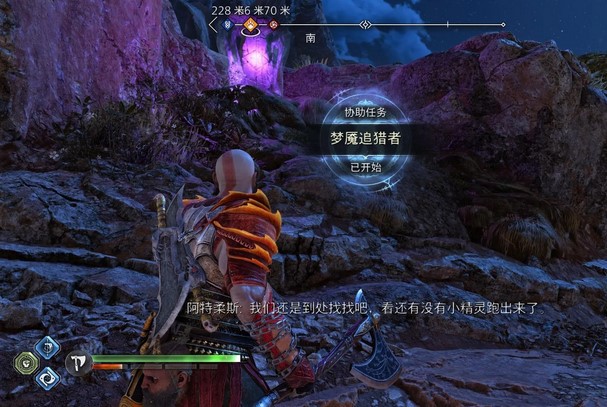The height and width of the screenshot is (407, 607).
Task: Pick the red circular compass marker
Action: pyautogui.click(x=273, y=24)
